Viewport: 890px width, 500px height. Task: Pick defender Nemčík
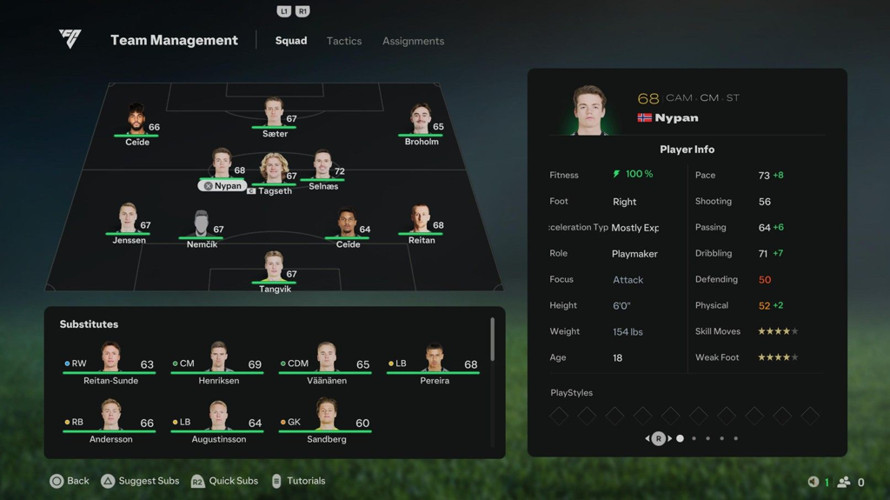click(x=202, y=227)
